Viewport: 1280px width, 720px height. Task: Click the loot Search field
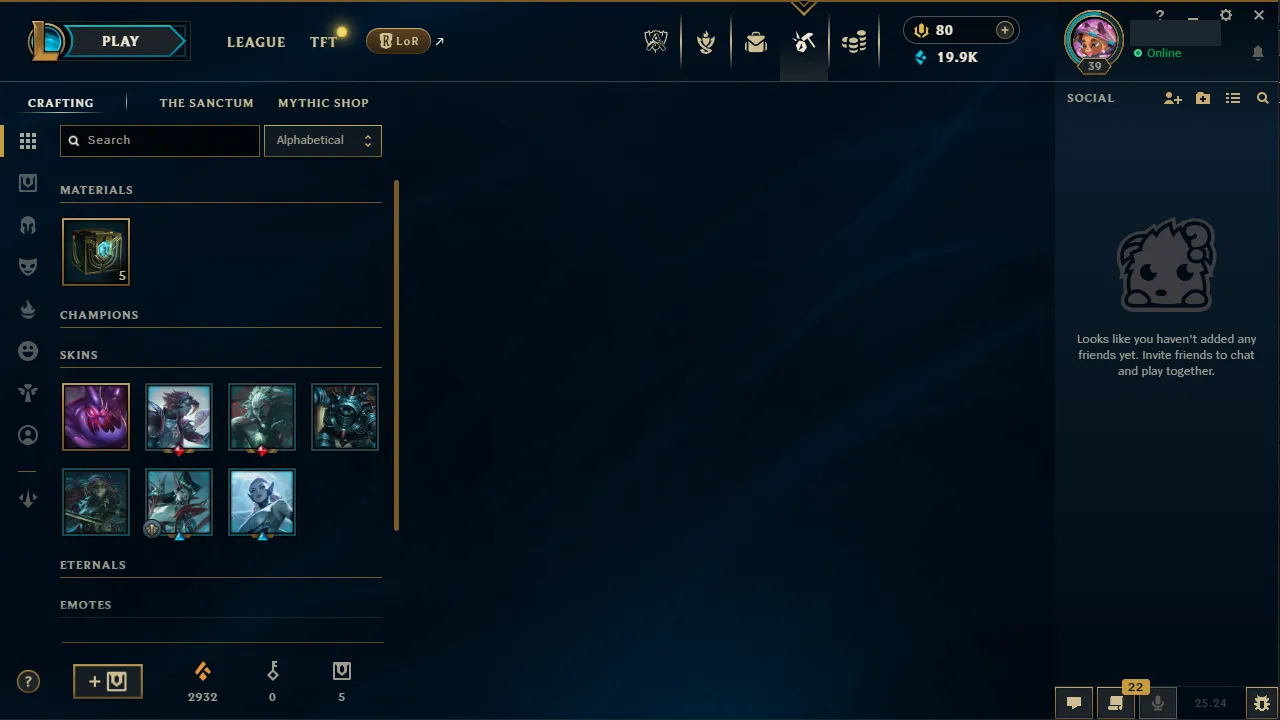coord(159,140)
